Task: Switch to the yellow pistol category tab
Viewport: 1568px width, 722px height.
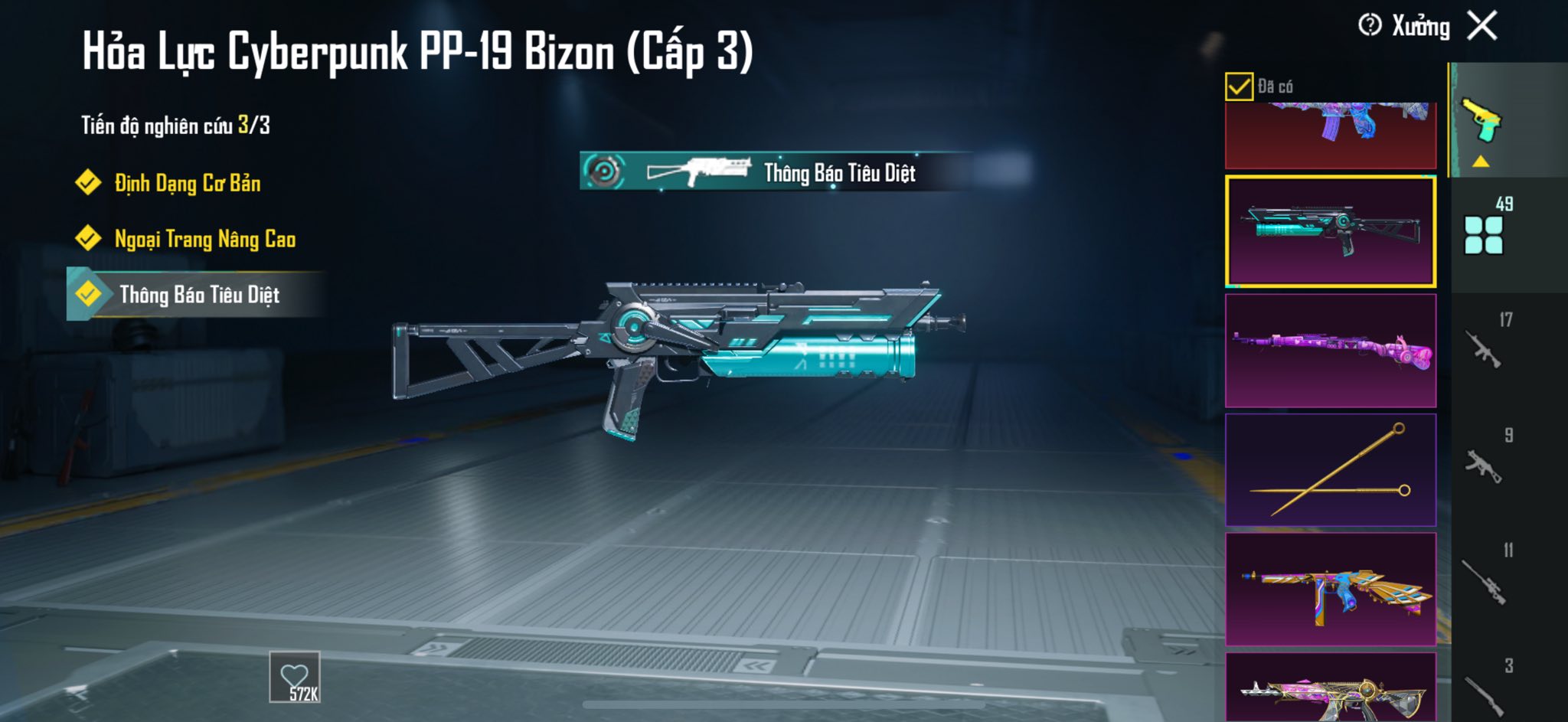Action: (x=1482, y=123)
